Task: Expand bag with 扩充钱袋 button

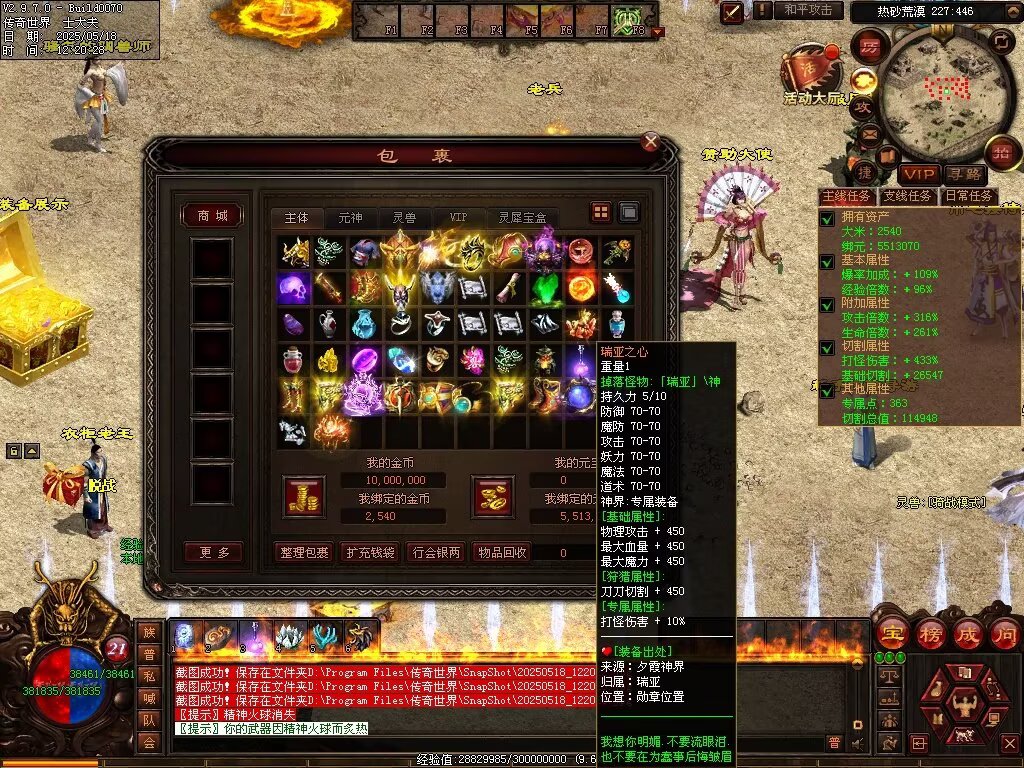Action: 369,552
